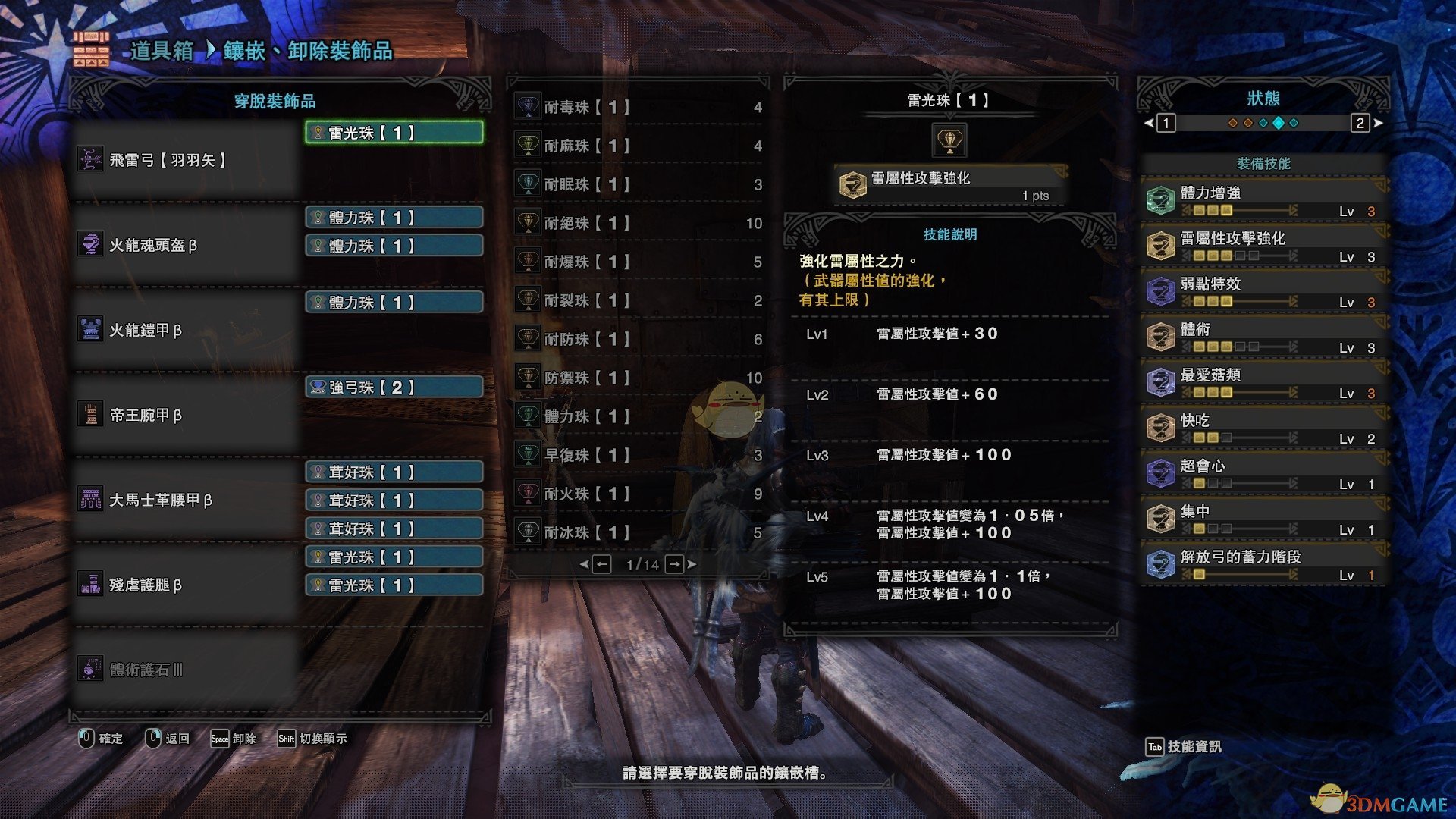1456x819 pixels.
Task: Select the 弱點特效 skill entry
Action: point(1263,292)
